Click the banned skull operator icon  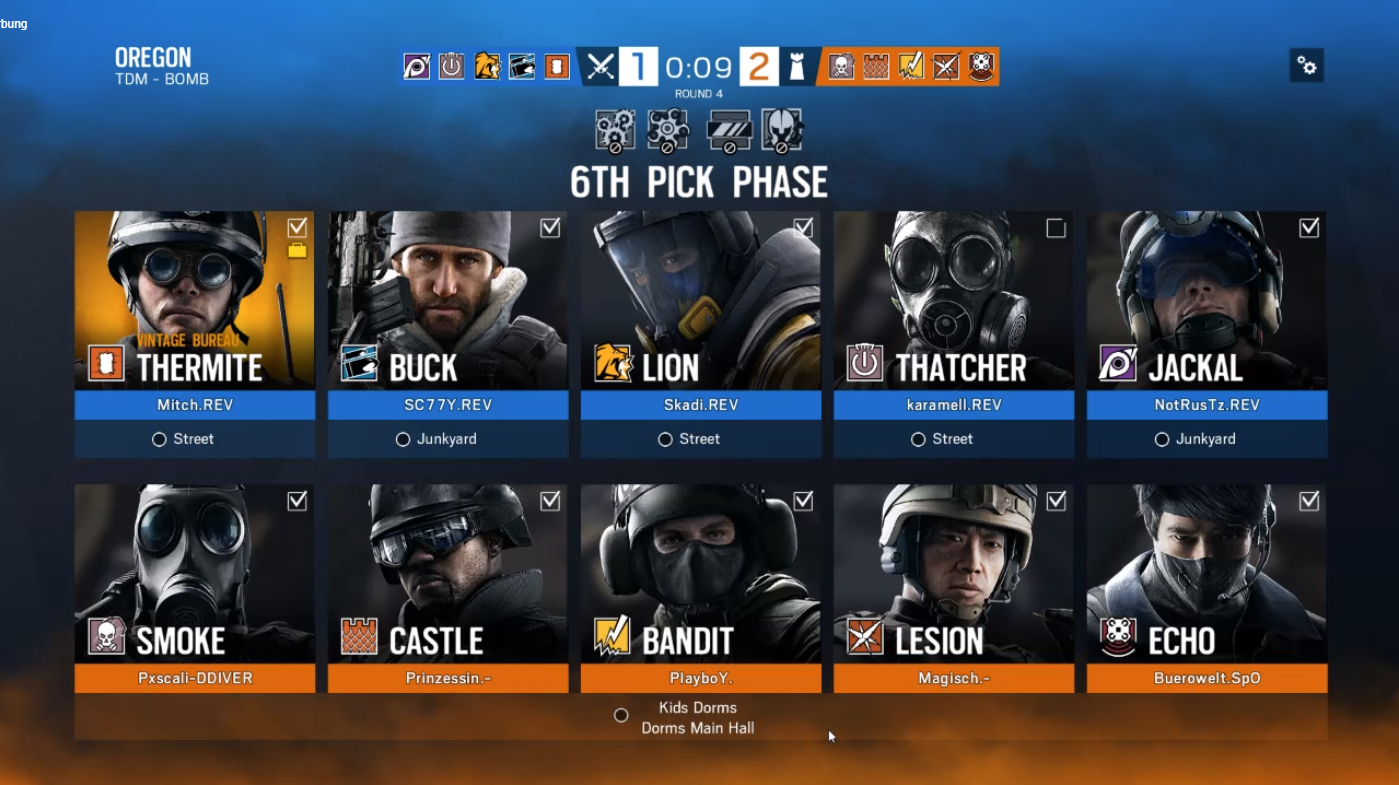click(x=783, y=131)
